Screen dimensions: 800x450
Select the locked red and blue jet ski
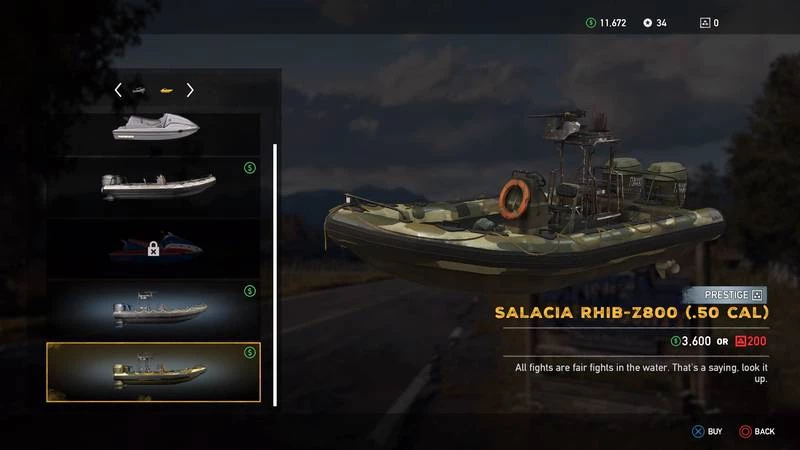153,248
